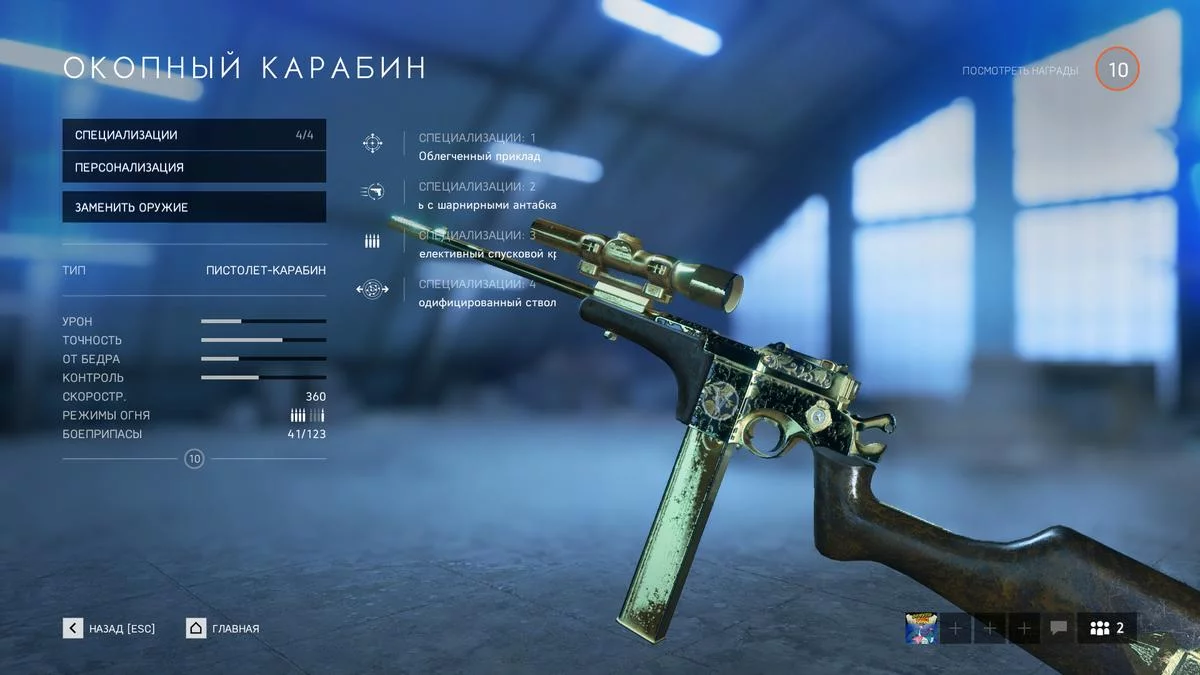Viewport: 1200px width, 675px height.
Task: Return to the Главная home screen
Action: (223, 628)
